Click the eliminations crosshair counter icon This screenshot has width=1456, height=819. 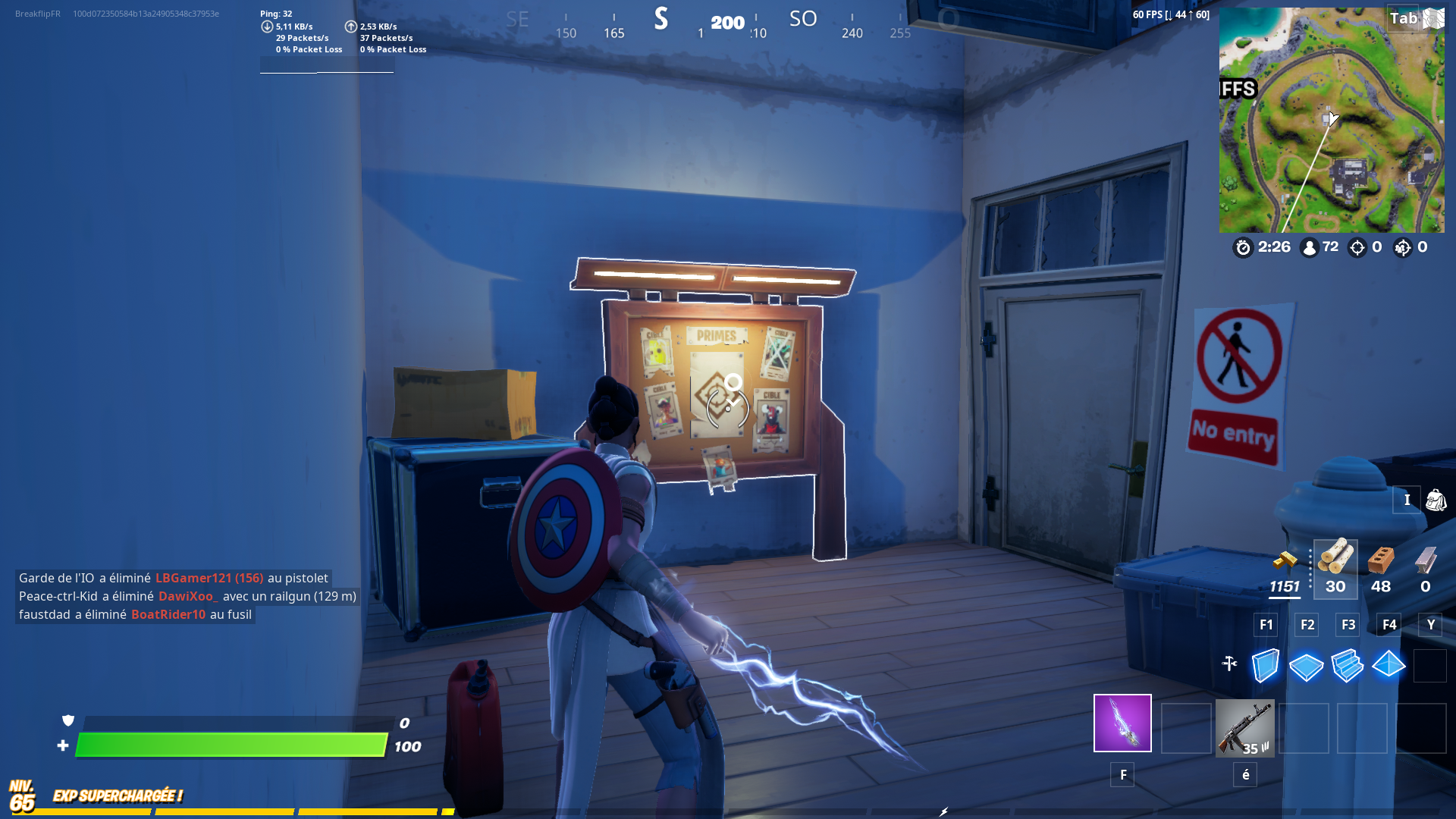point(1357,246)
